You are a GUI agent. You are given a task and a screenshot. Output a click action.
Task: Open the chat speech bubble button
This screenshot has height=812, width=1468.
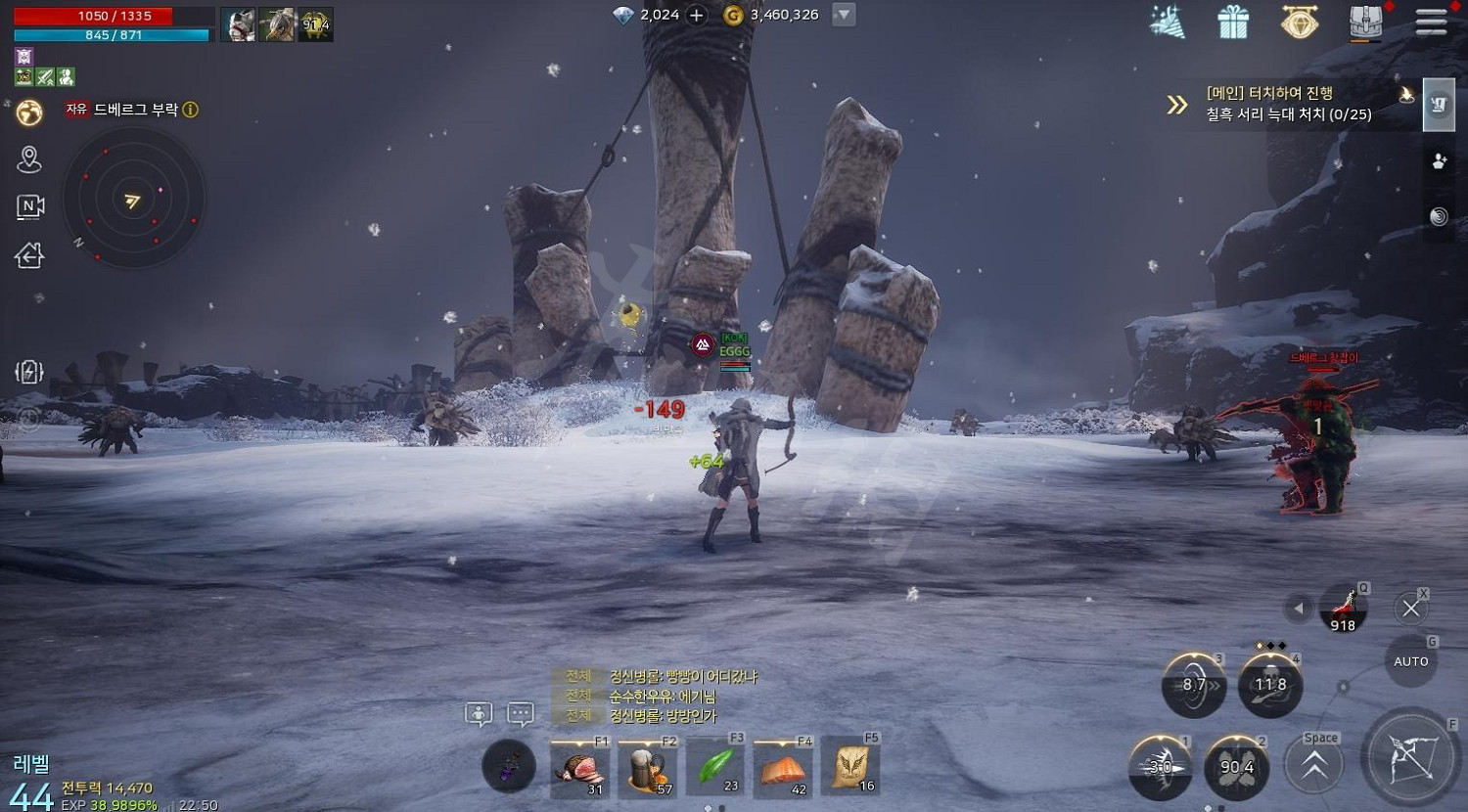click(521, 715)
